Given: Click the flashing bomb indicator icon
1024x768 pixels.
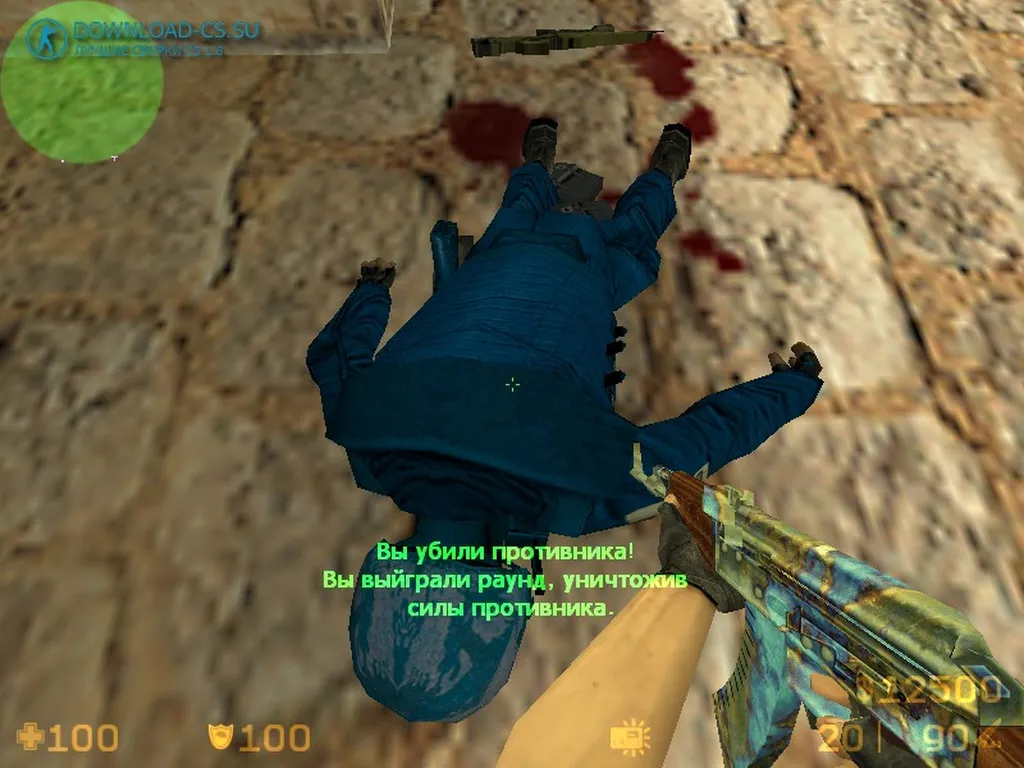Looking at the screenshot, I should click(x=630, y=738).
